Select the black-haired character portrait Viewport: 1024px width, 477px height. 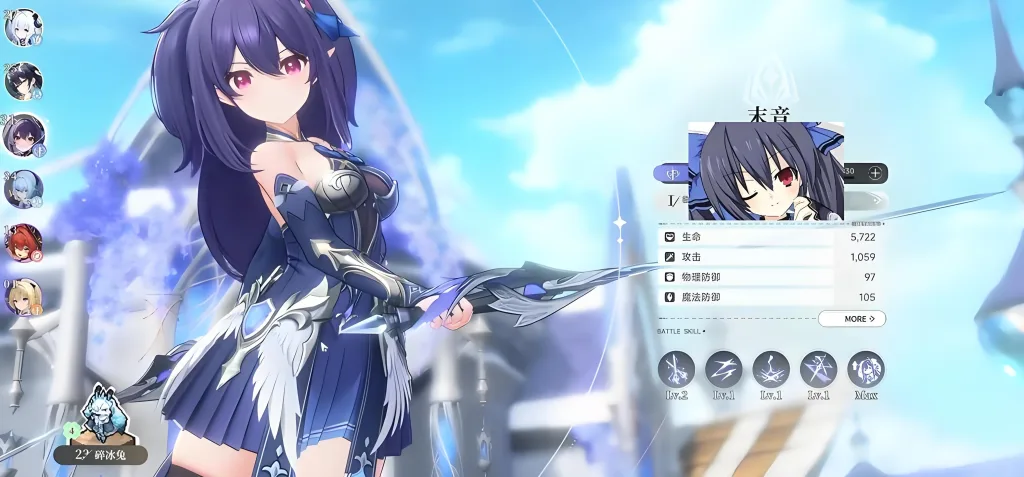22,81
